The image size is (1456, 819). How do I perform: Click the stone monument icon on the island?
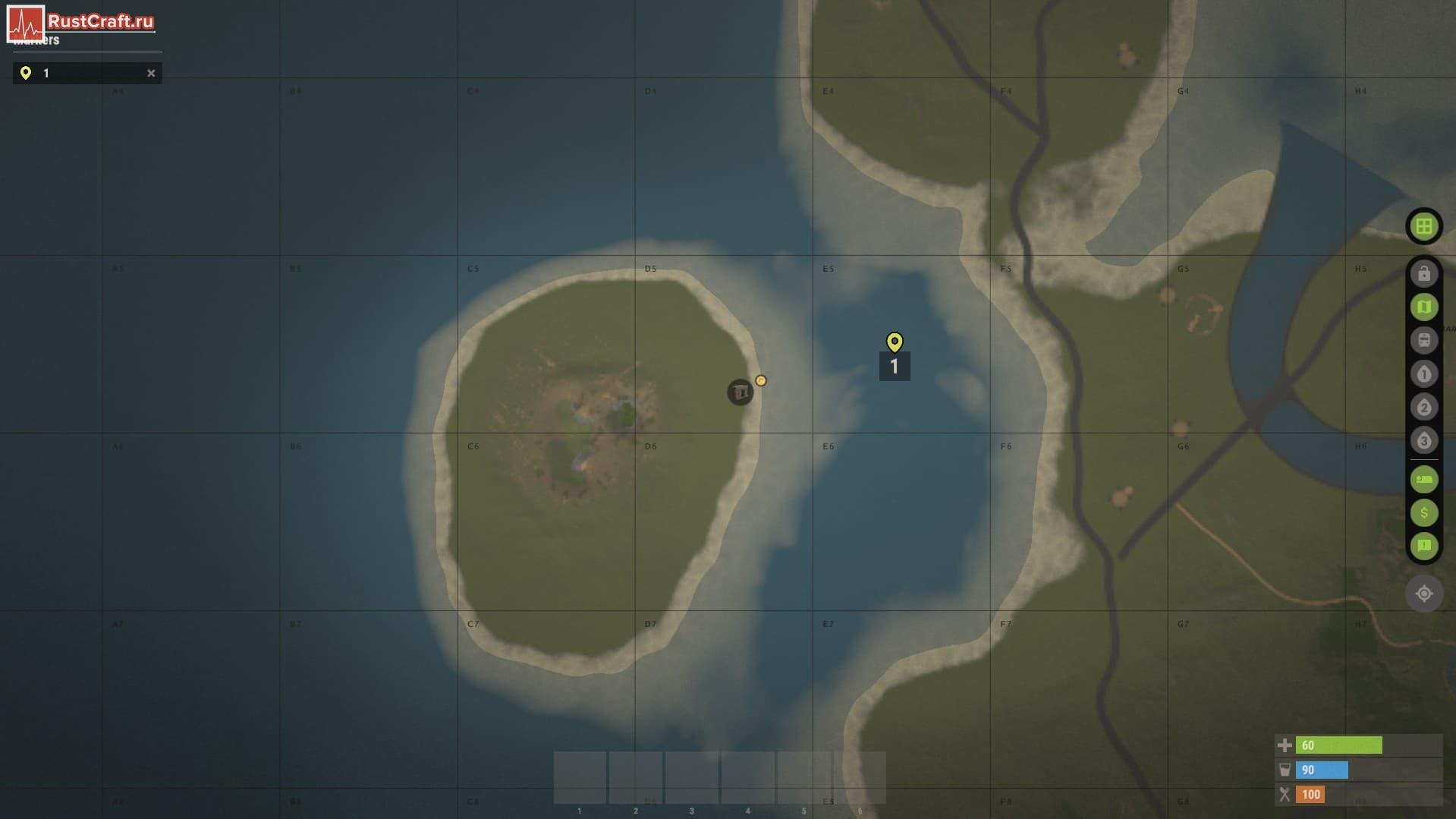(740, 392)
